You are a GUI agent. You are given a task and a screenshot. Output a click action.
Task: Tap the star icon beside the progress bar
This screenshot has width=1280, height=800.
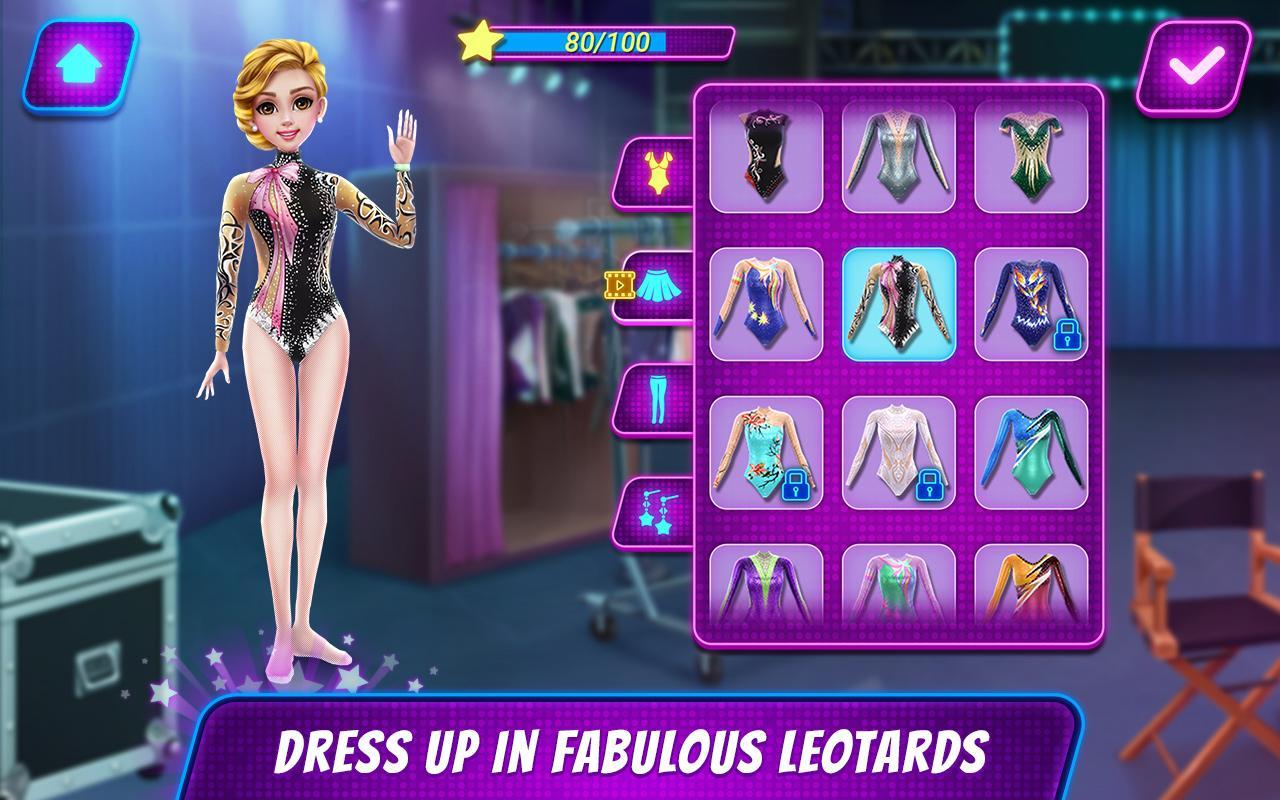click(x=480, y=42)
